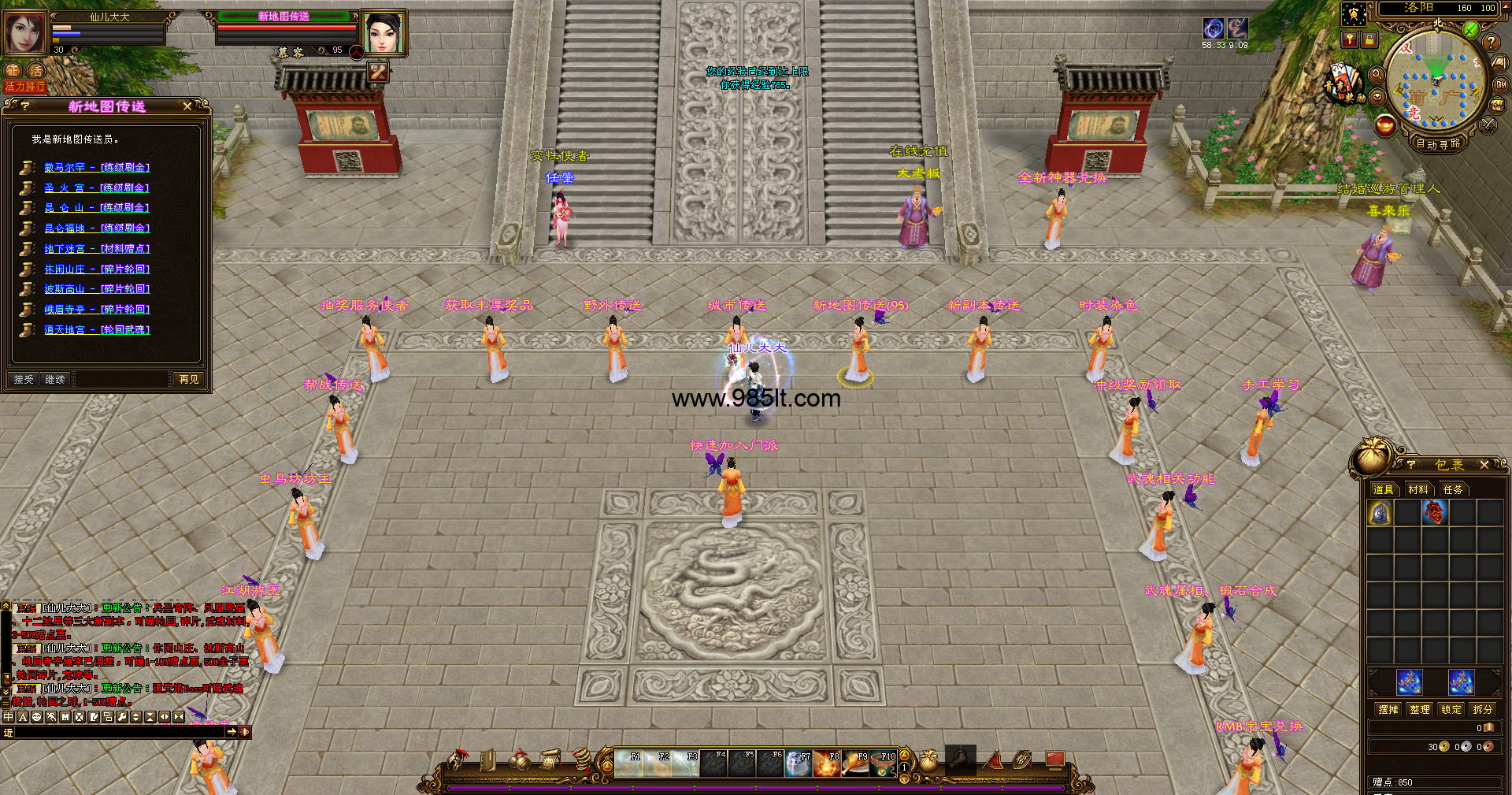Click the 接受 button in the dialogue
The image size is (1512, 795).
(24, 380)
